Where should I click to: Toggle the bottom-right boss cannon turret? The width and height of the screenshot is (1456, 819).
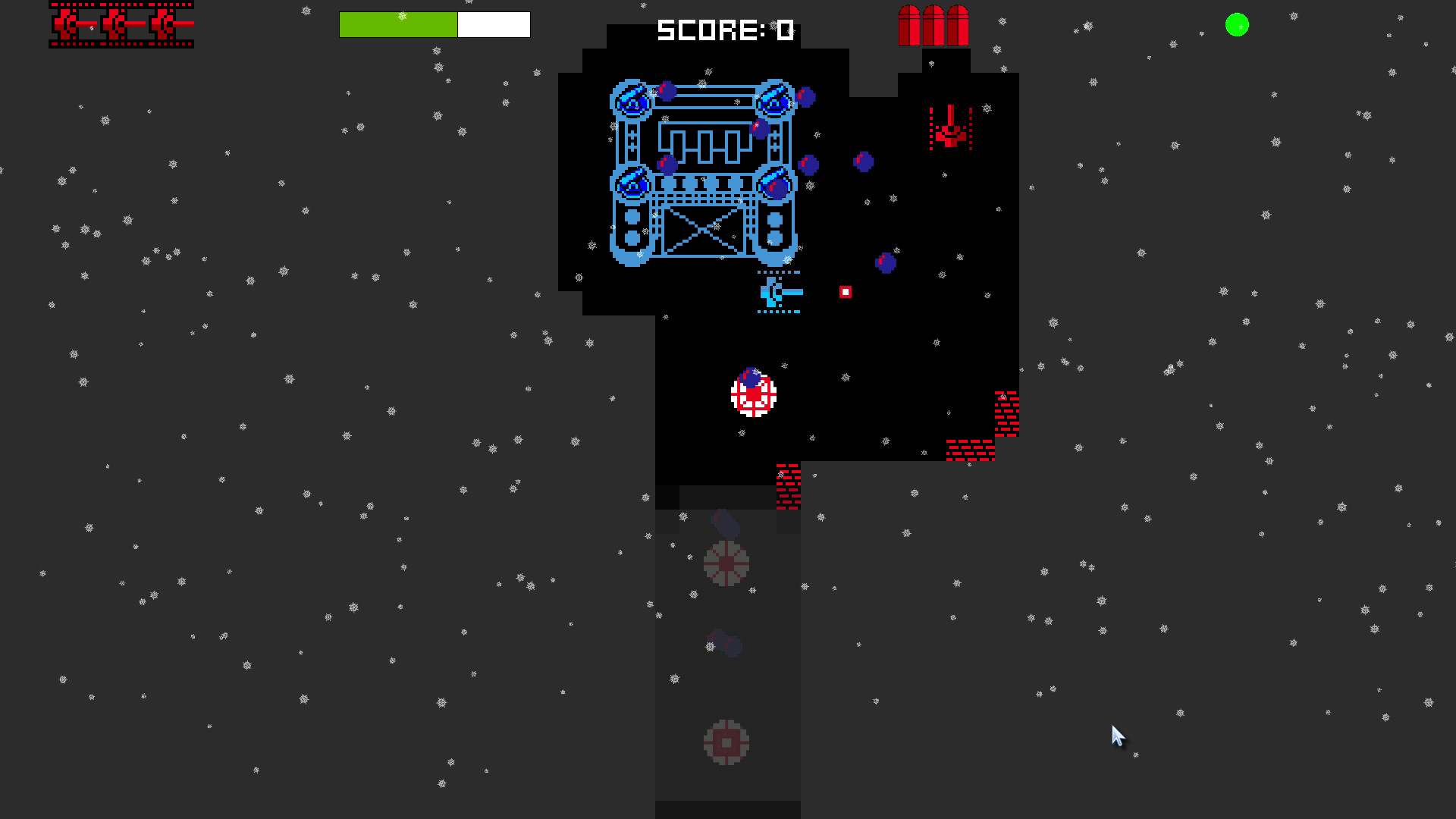(x=773, y=184)
